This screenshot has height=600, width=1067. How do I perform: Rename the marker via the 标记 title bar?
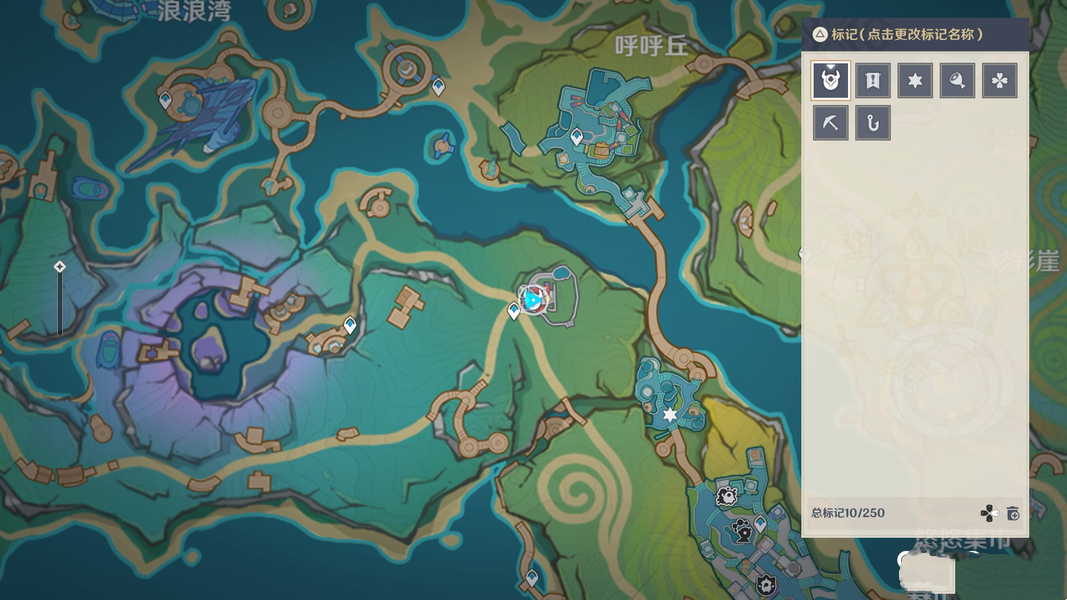click(x=906, y=34)
